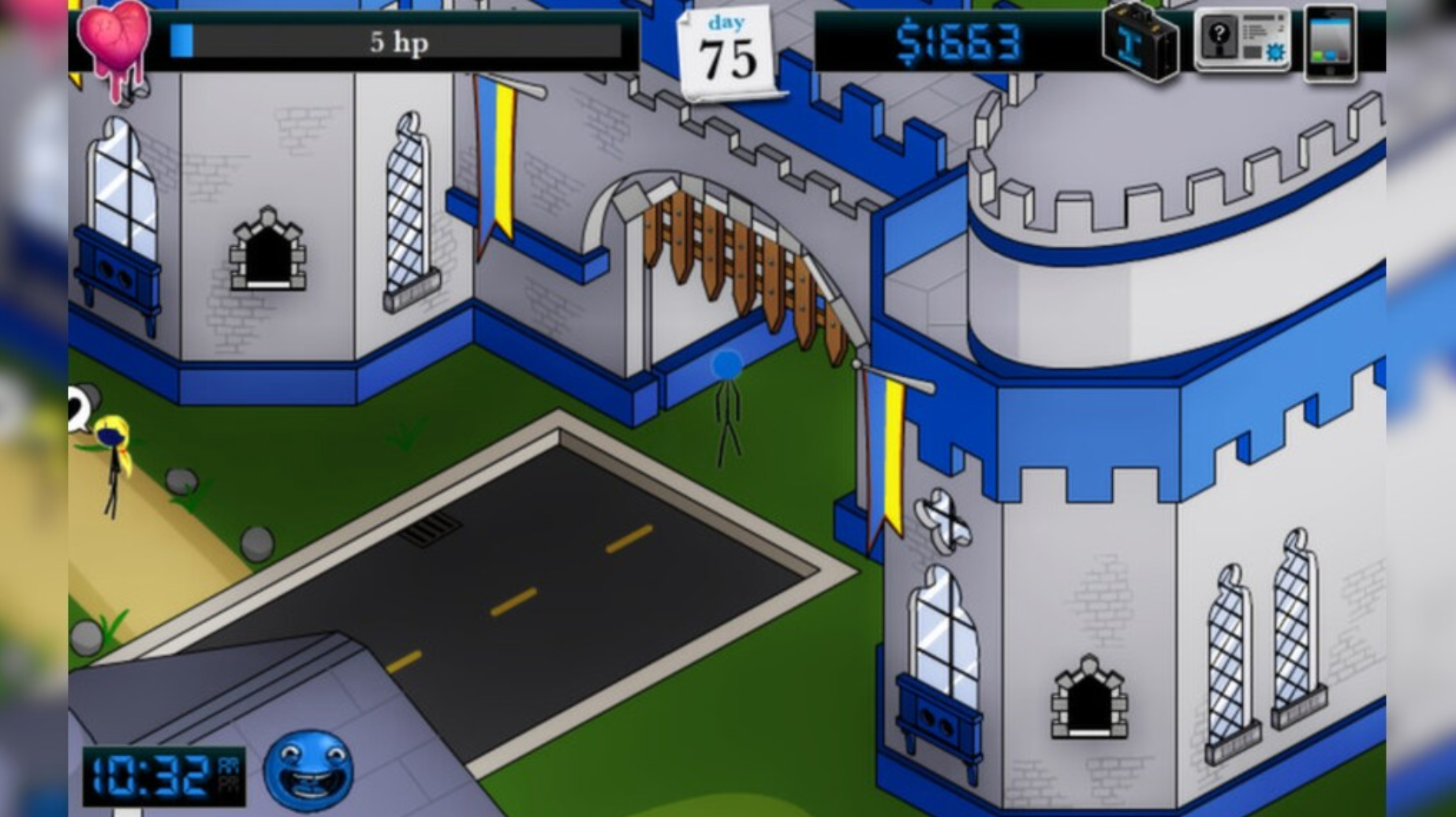Open the settings gear icon
The image size is (1456, 817).
point(1275,52)
